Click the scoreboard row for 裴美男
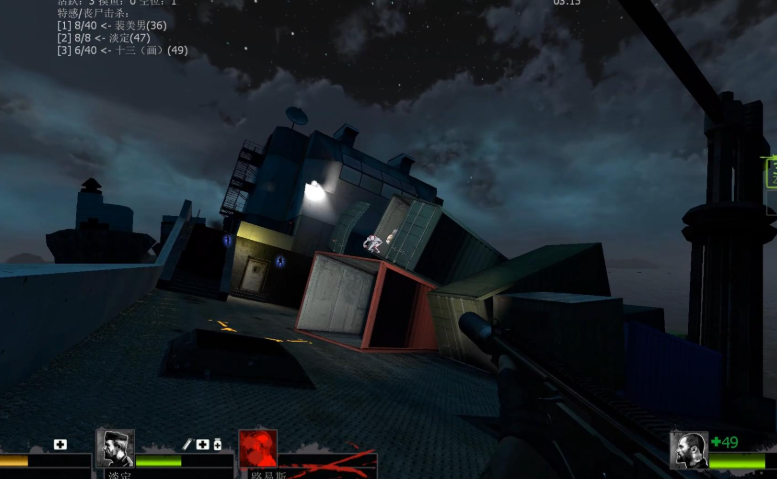 pos(112,25)
